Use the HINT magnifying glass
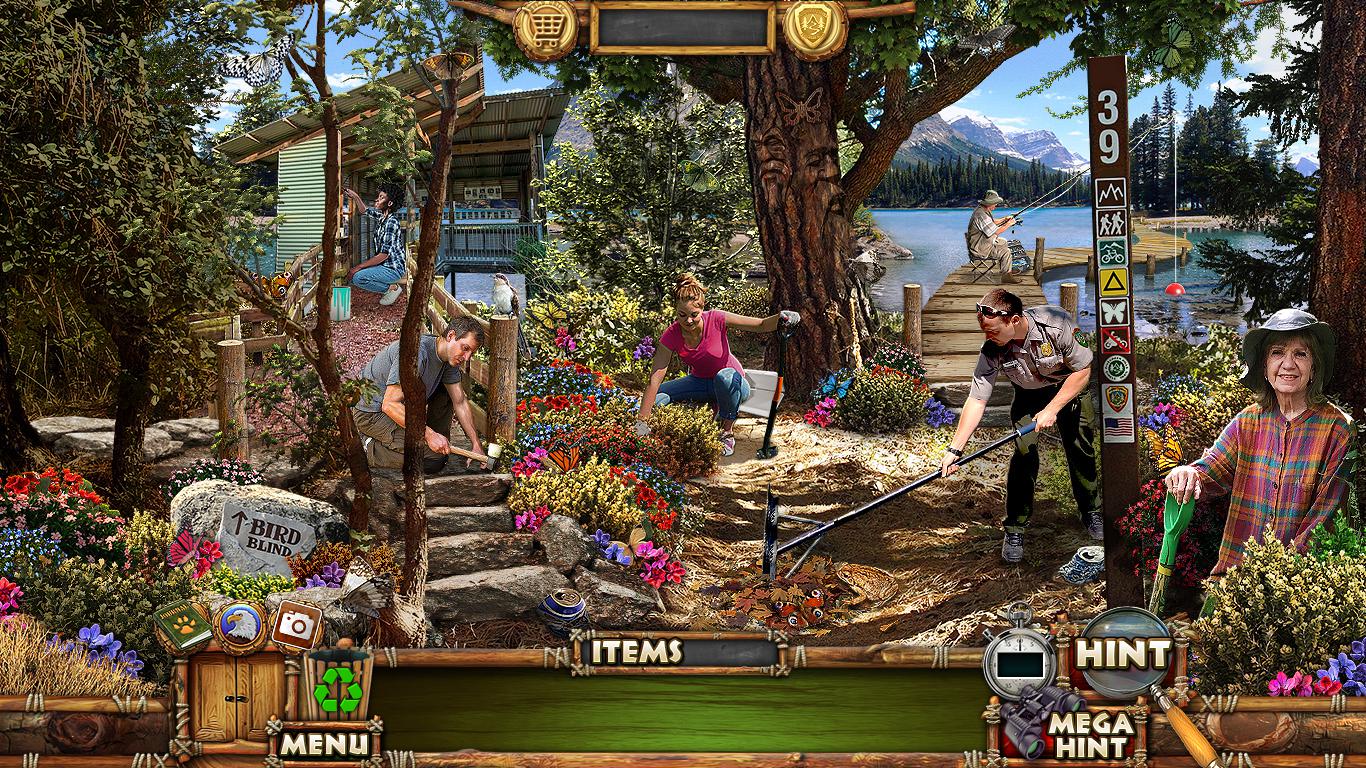Screen dimensions: 1366x768 point(1123,653)
